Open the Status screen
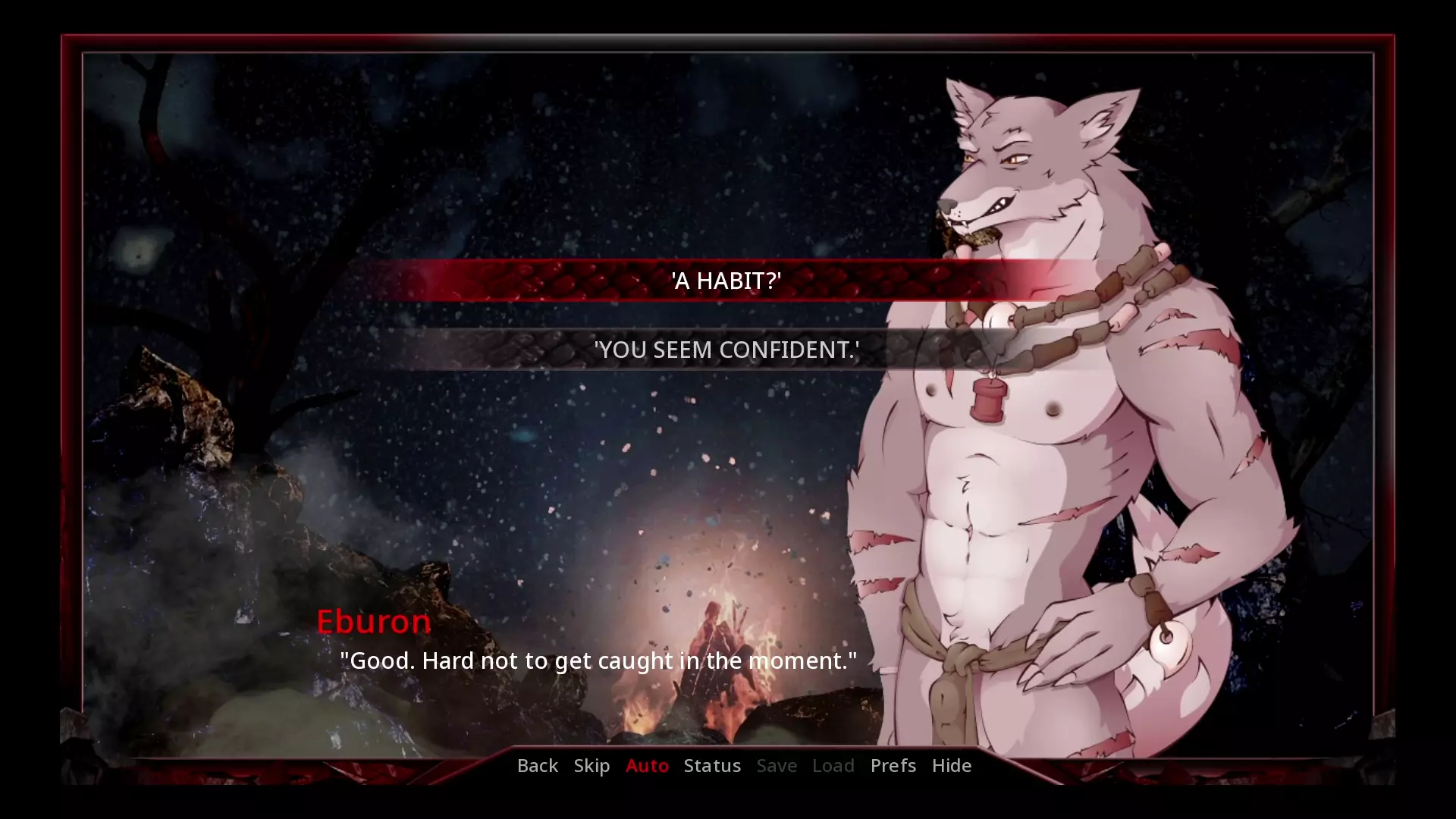 (712, 766)
